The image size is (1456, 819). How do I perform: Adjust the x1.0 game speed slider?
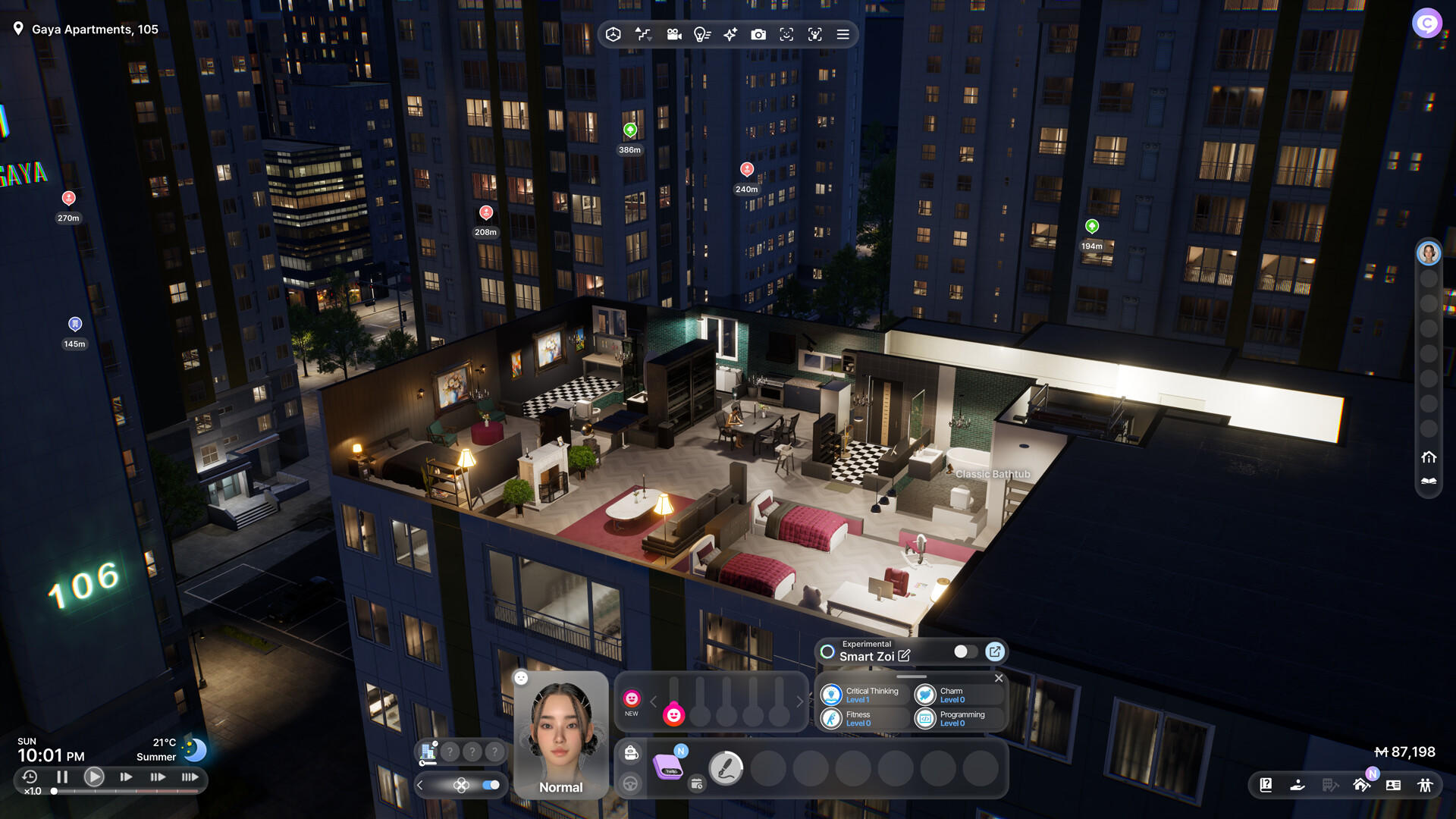(53, 791)
